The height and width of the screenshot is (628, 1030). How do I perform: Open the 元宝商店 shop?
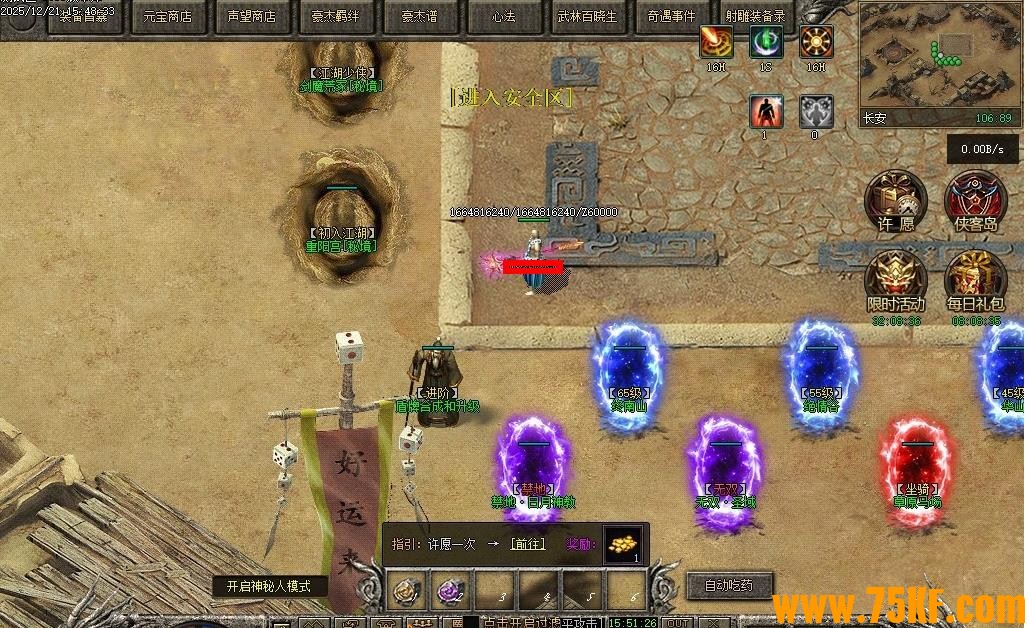[167, 16]
